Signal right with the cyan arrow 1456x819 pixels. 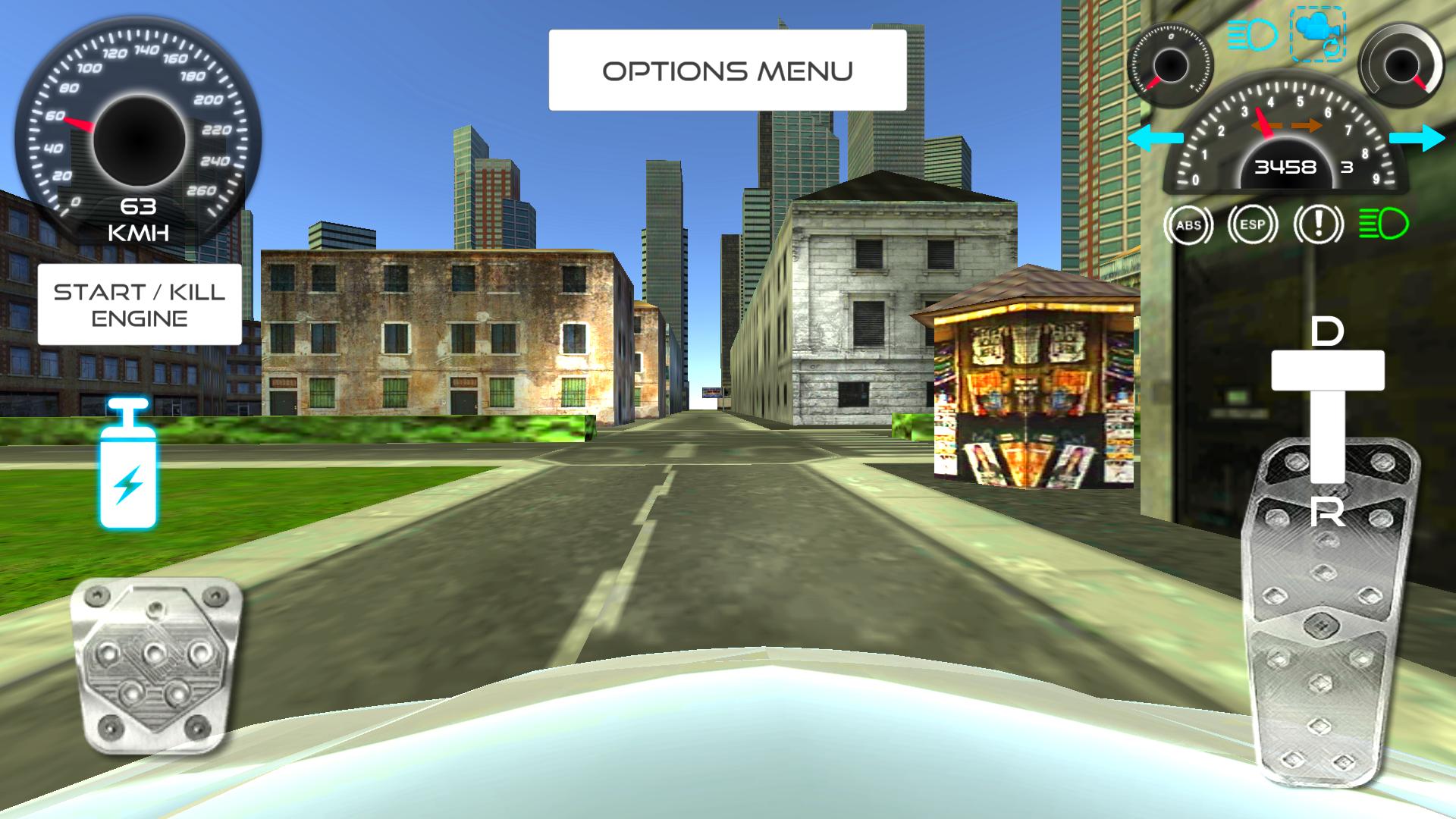(1417, 138)
